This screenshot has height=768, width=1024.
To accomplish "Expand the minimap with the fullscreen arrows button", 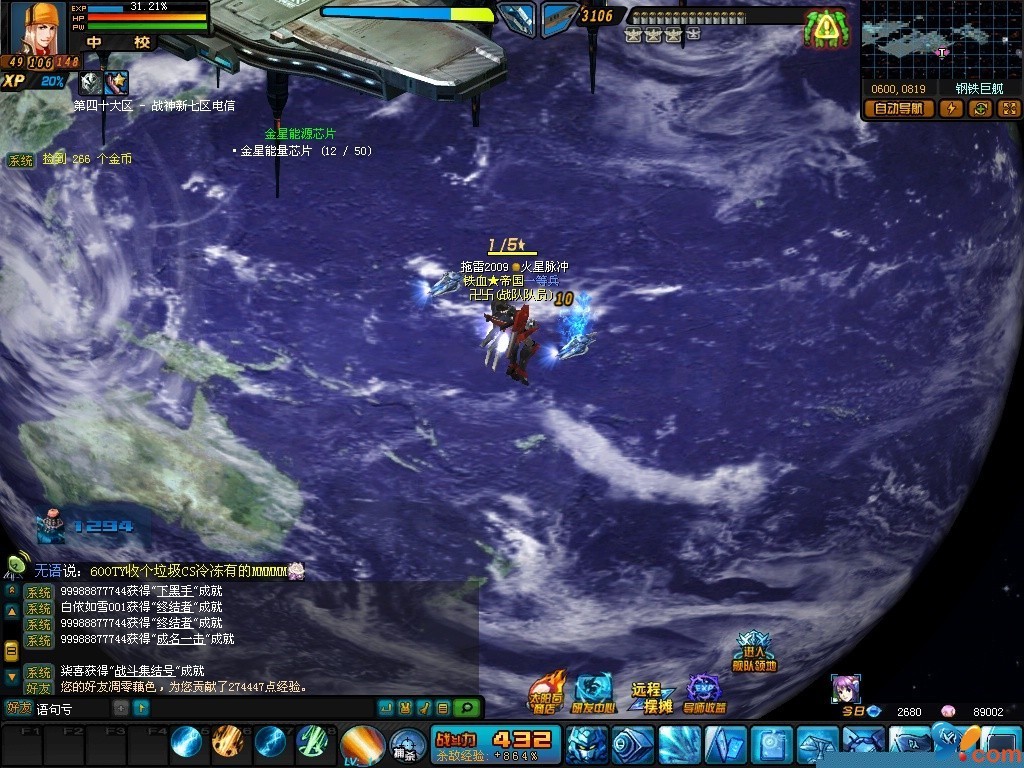I will [x=1008, y=109].
